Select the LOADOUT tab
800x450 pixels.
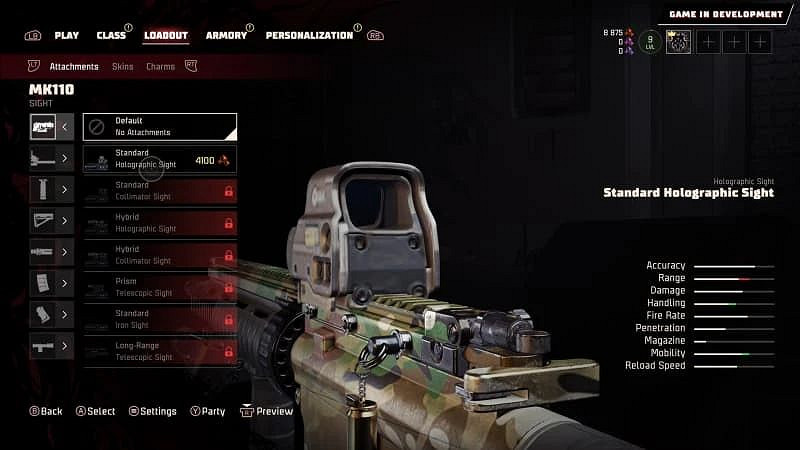coord(165,35)
